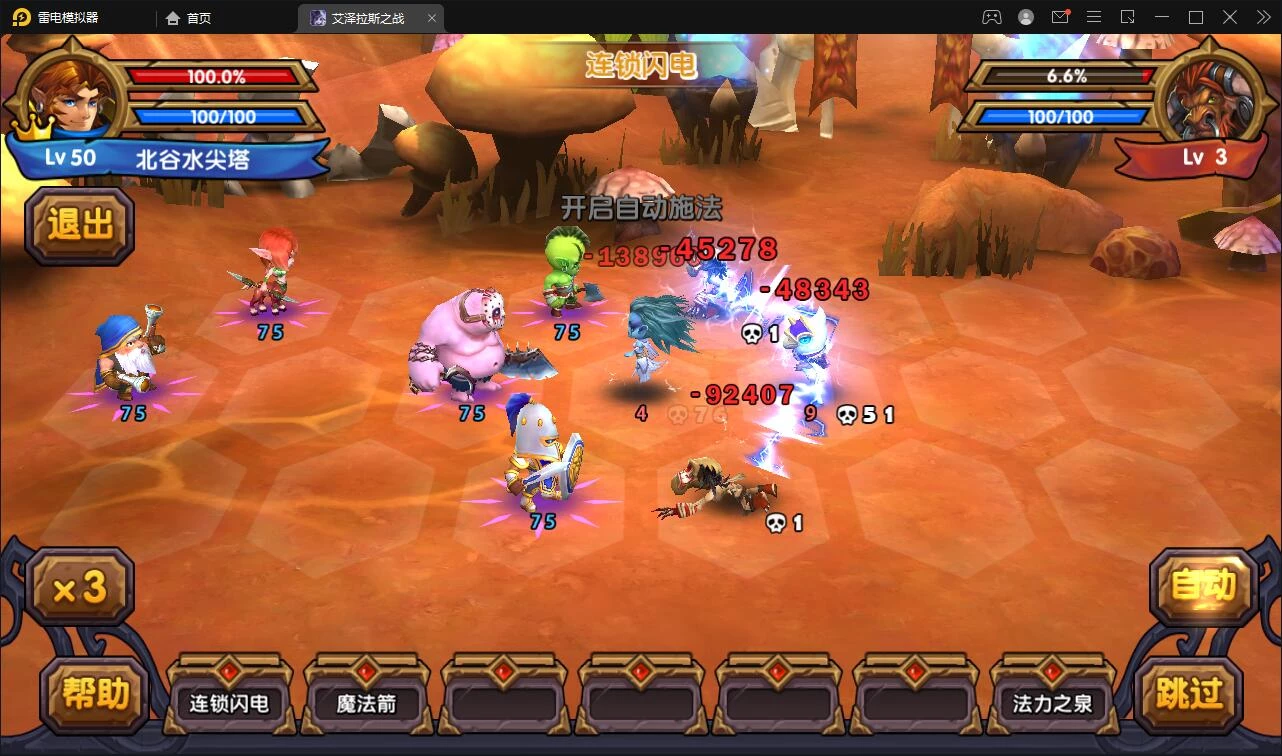The width and height of the screenshot is (1282, 756).
Task: Skip the battle with 跳过
Action: click(1189, 693)
